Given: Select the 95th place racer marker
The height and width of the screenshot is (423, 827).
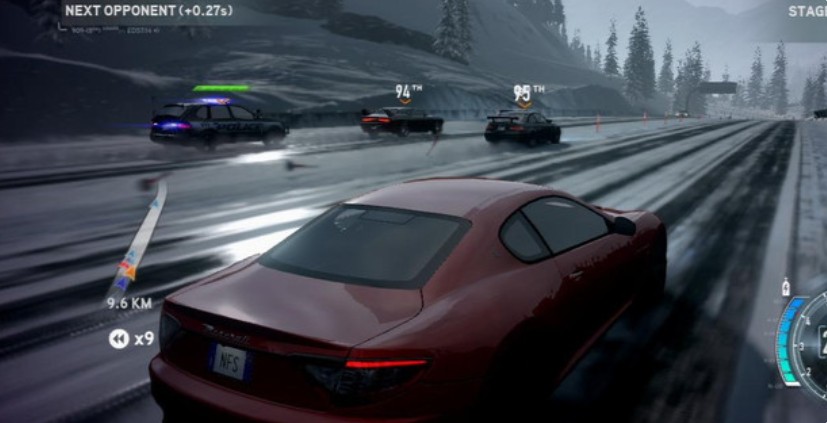Looking at the screenshot, I should pos(524,93).
